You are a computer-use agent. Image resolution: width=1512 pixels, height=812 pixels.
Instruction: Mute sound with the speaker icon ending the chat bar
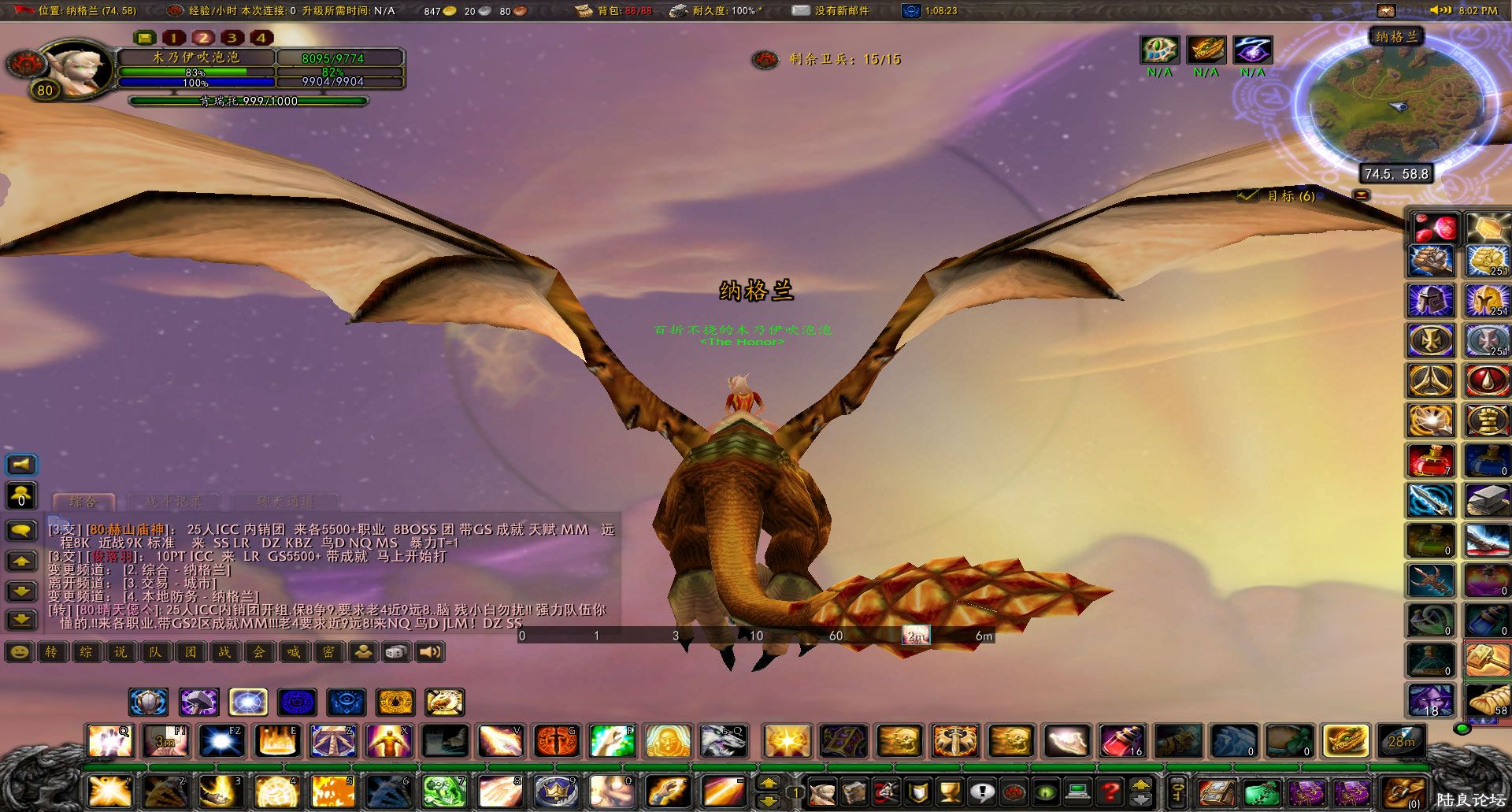pos(428,652)
